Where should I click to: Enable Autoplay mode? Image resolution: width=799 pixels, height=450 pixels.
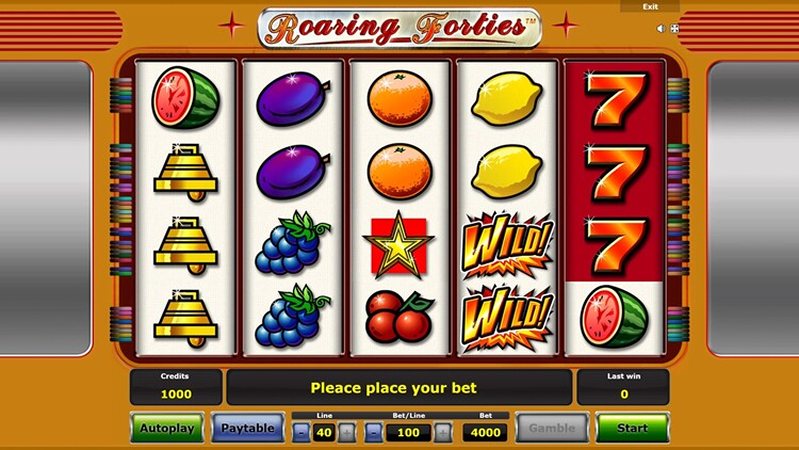point(166,427)
